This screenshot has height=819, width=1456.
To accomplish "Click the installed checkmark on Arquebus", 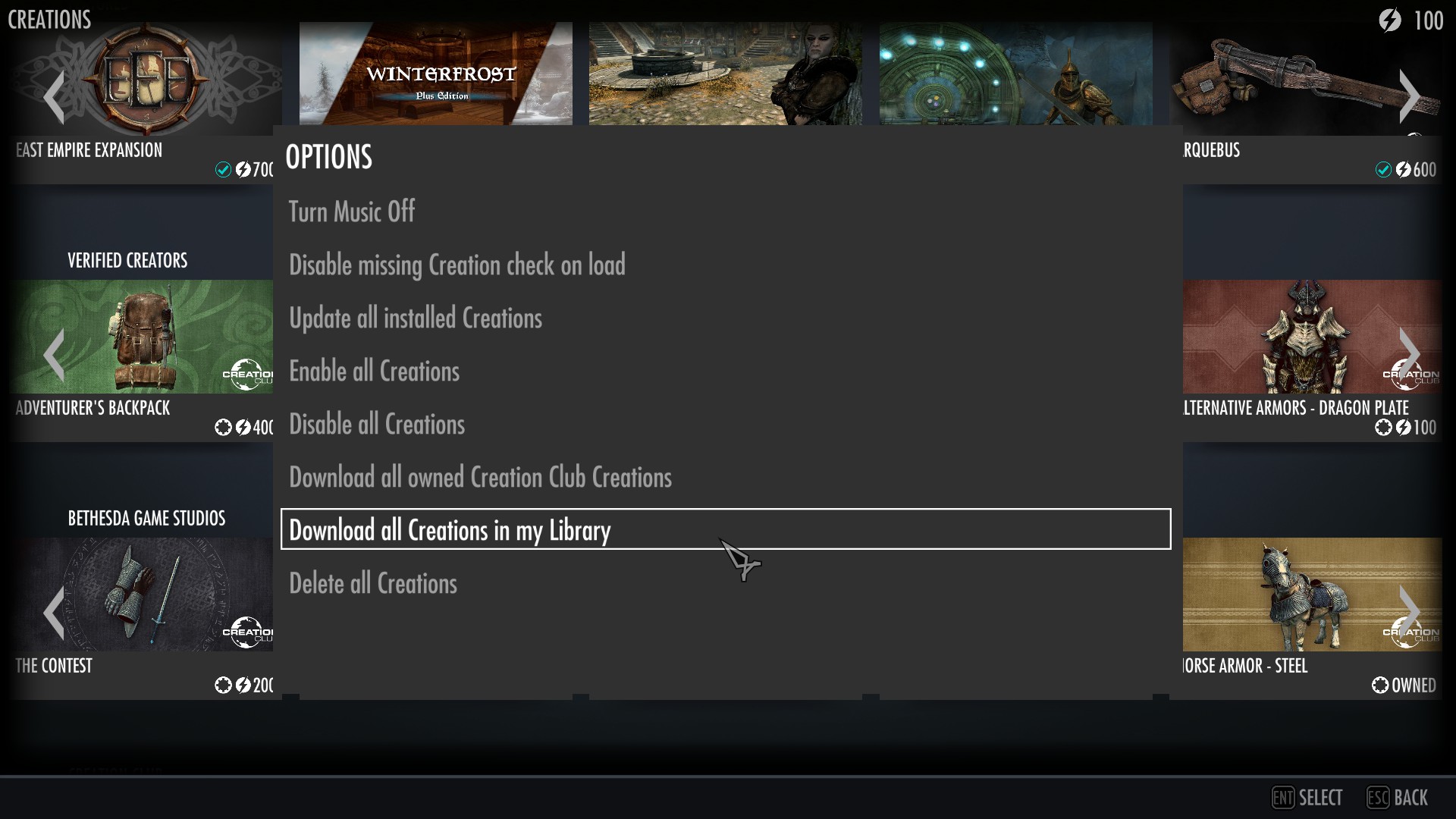I will (x=1382, y=170).
